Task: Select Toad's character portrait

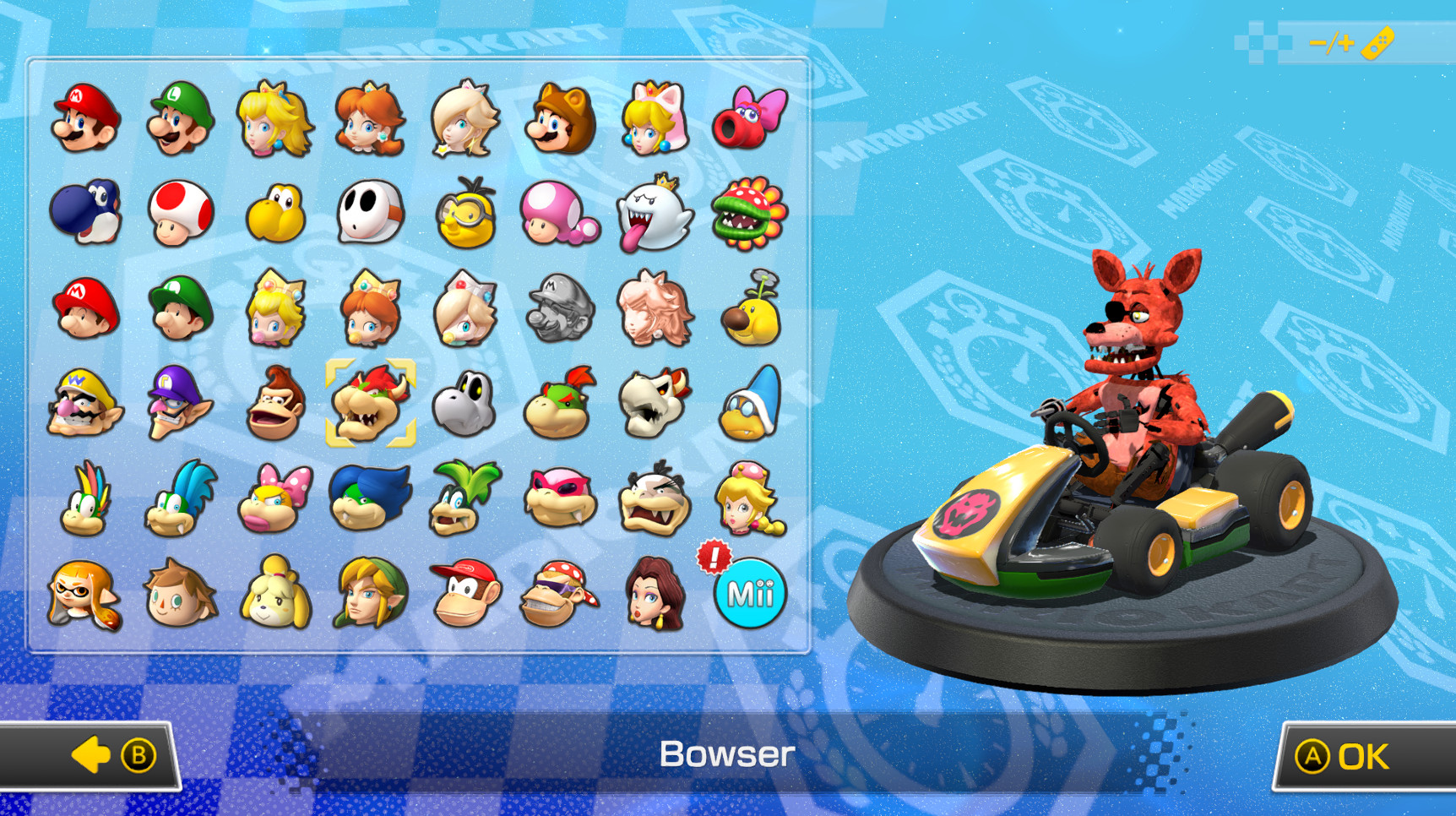Action: click(179, 213)
